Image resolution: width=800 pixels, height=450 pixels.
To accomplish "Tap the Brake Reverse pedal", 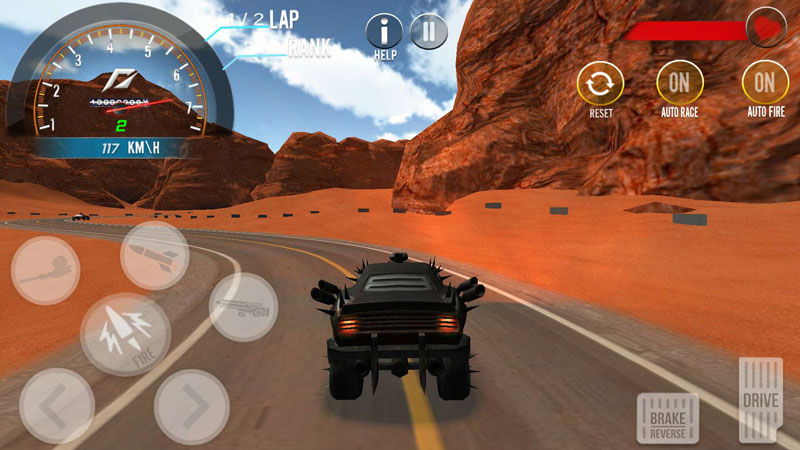I will pyautogui.click(x=667, y=417).
